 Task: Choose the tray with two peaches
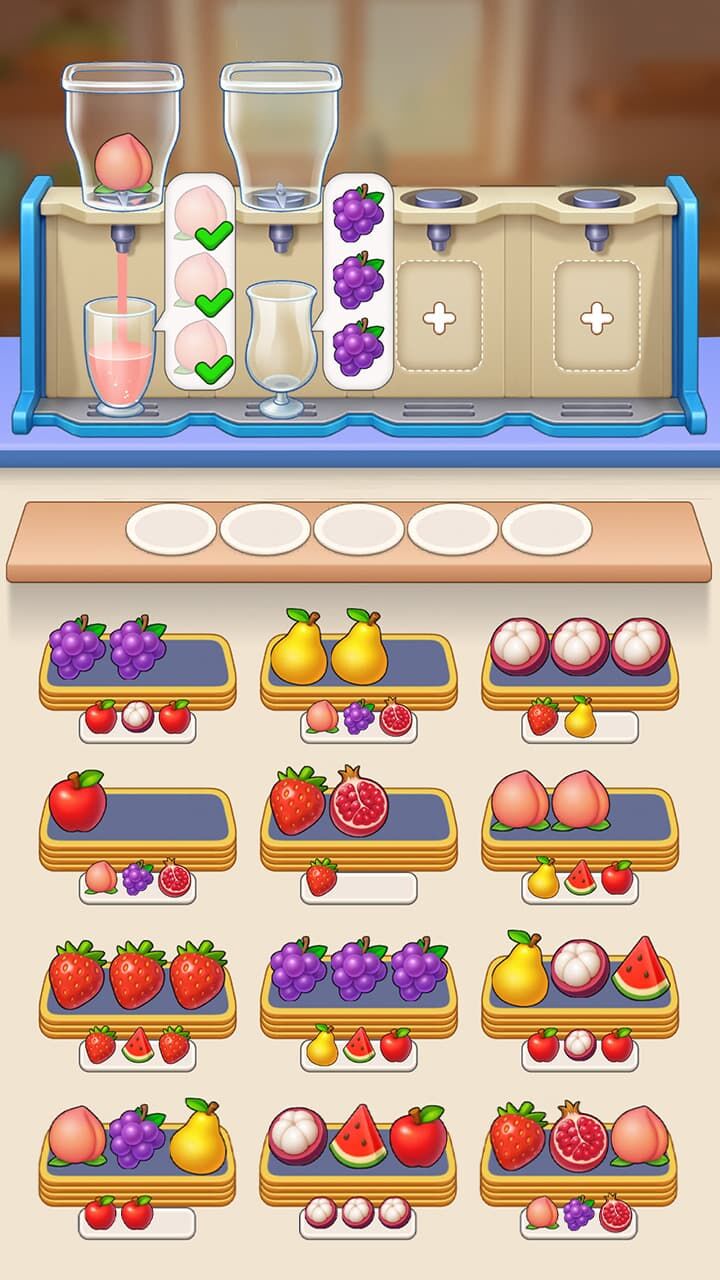(580, 818)
